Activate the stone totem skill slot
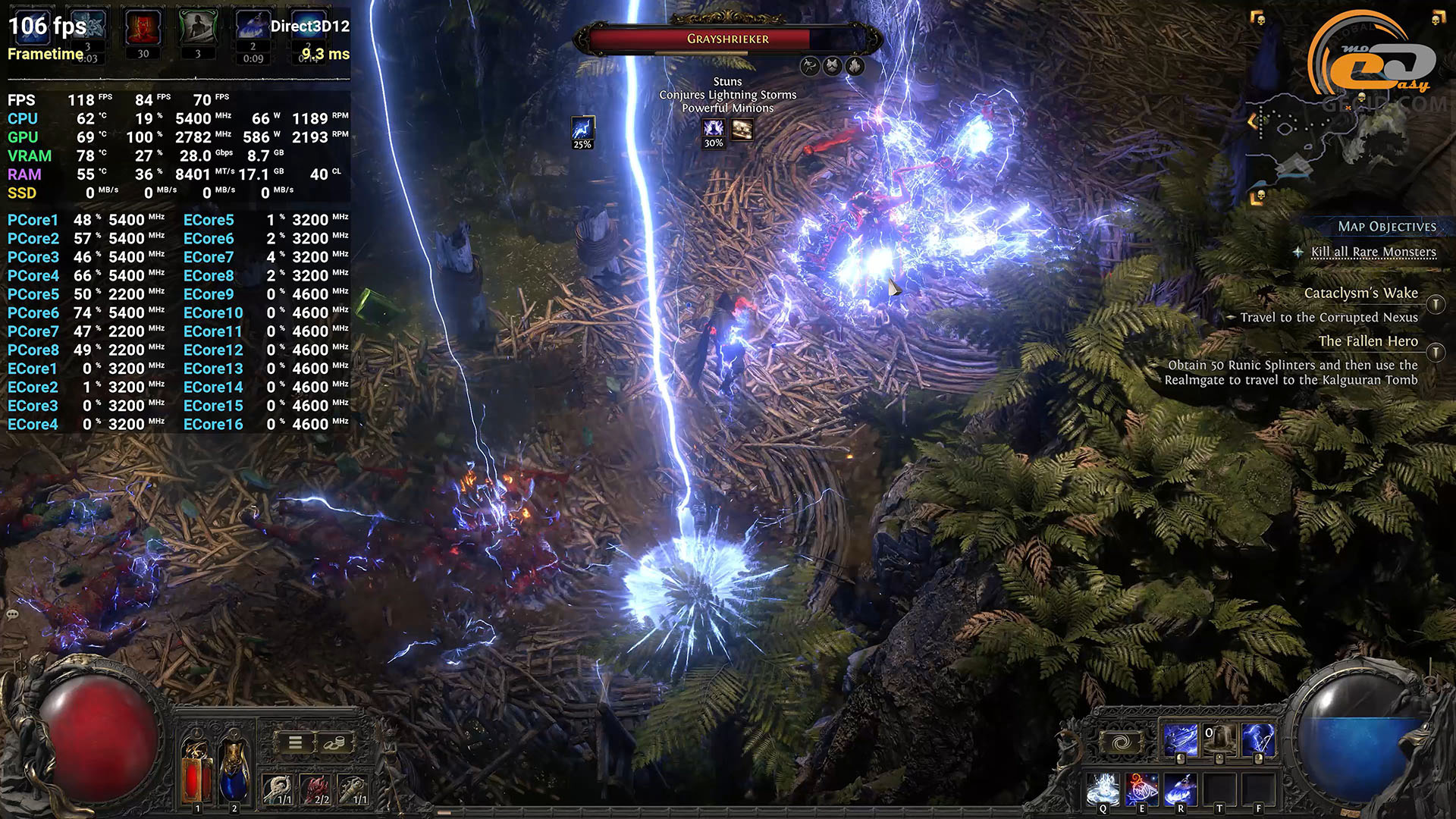This screenshot has height=819, width=1456. [x=1219, y=740]
